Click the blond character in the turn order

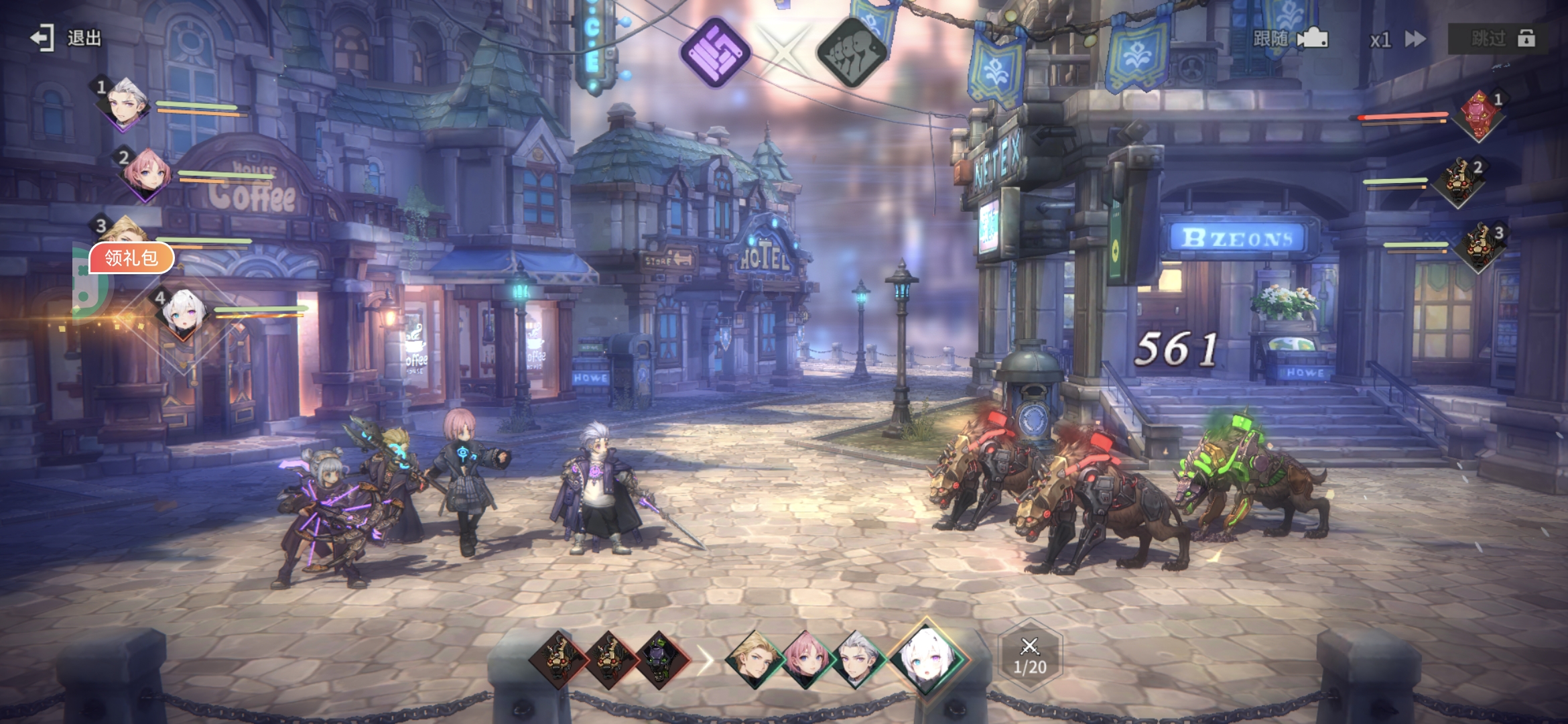pyautogui.click(x=755, y=659)
